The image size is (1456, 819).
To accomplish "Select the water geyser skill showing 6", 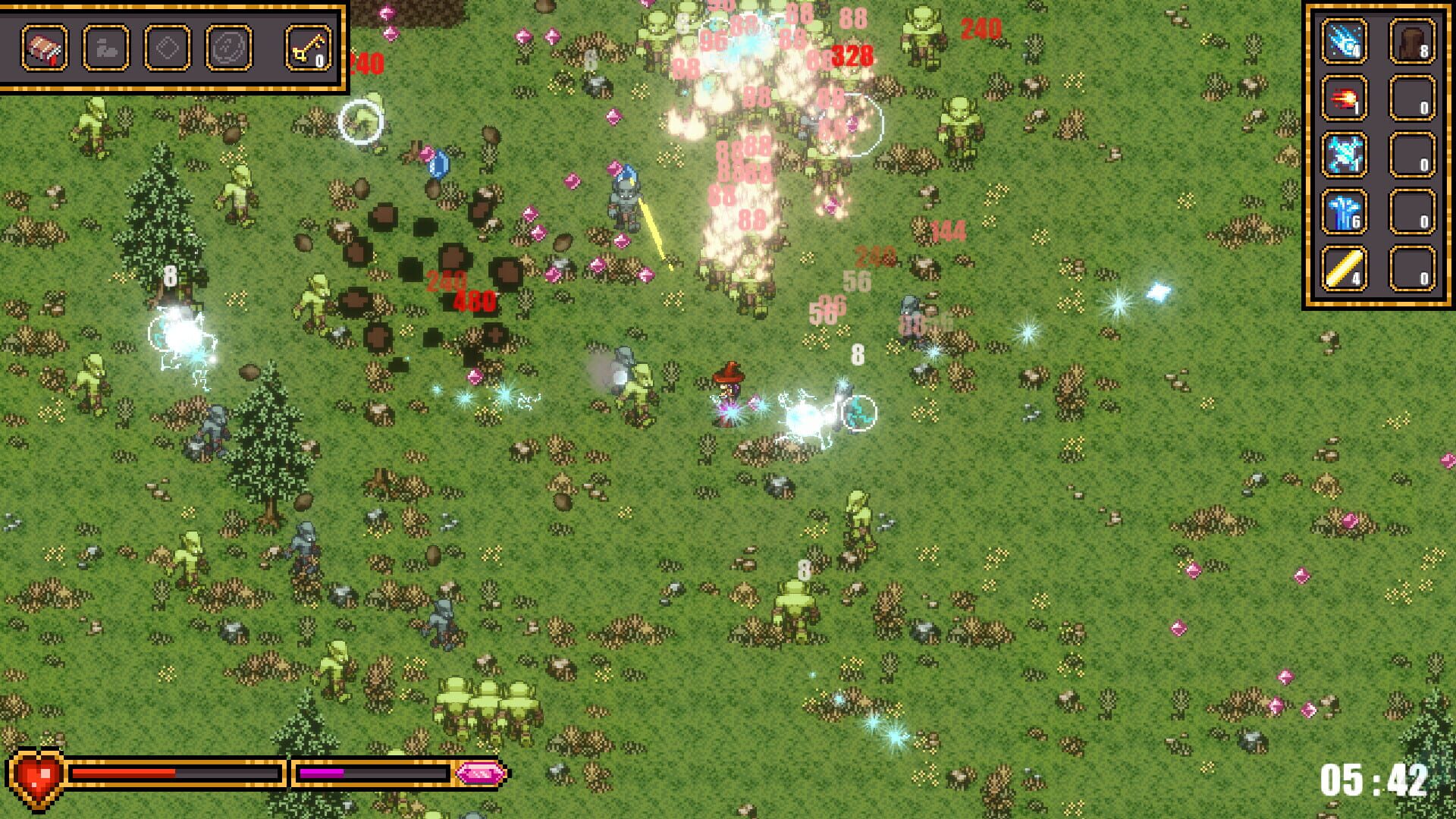I will pyautogui.click(x=1344, y=212).
